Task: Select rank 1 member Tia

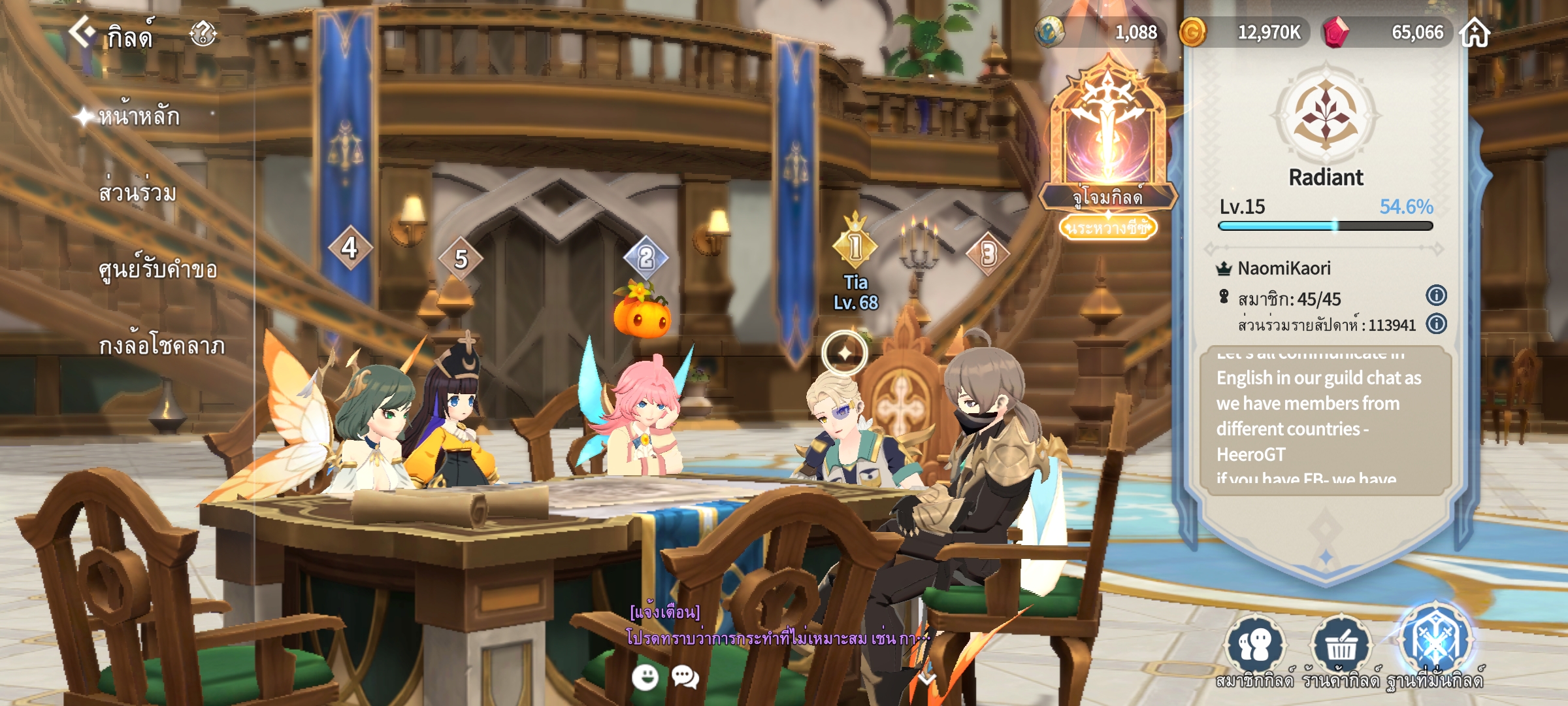Action: (855, 246)
